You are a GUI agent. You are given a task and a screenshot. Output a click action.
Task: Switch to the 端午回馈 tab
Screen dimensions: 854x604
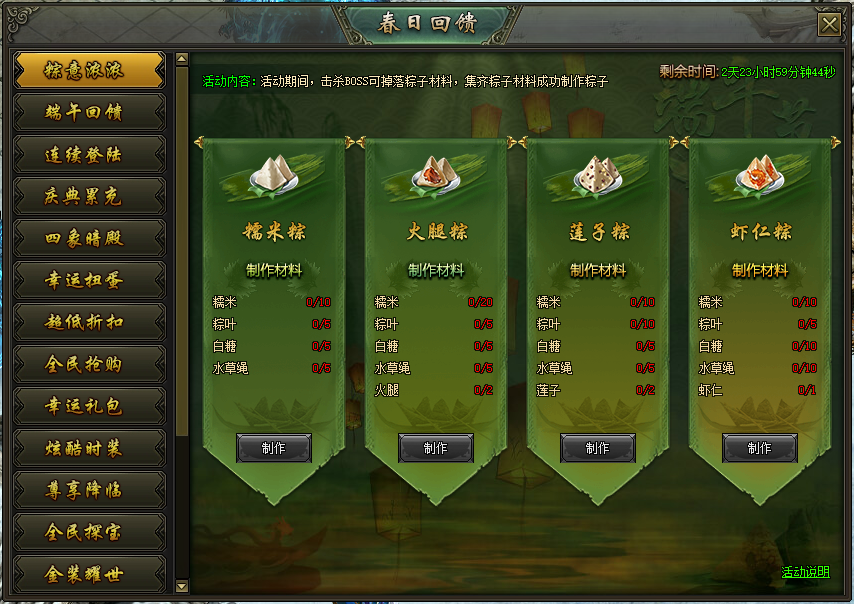pyautogui.click(x=89, y=112)
